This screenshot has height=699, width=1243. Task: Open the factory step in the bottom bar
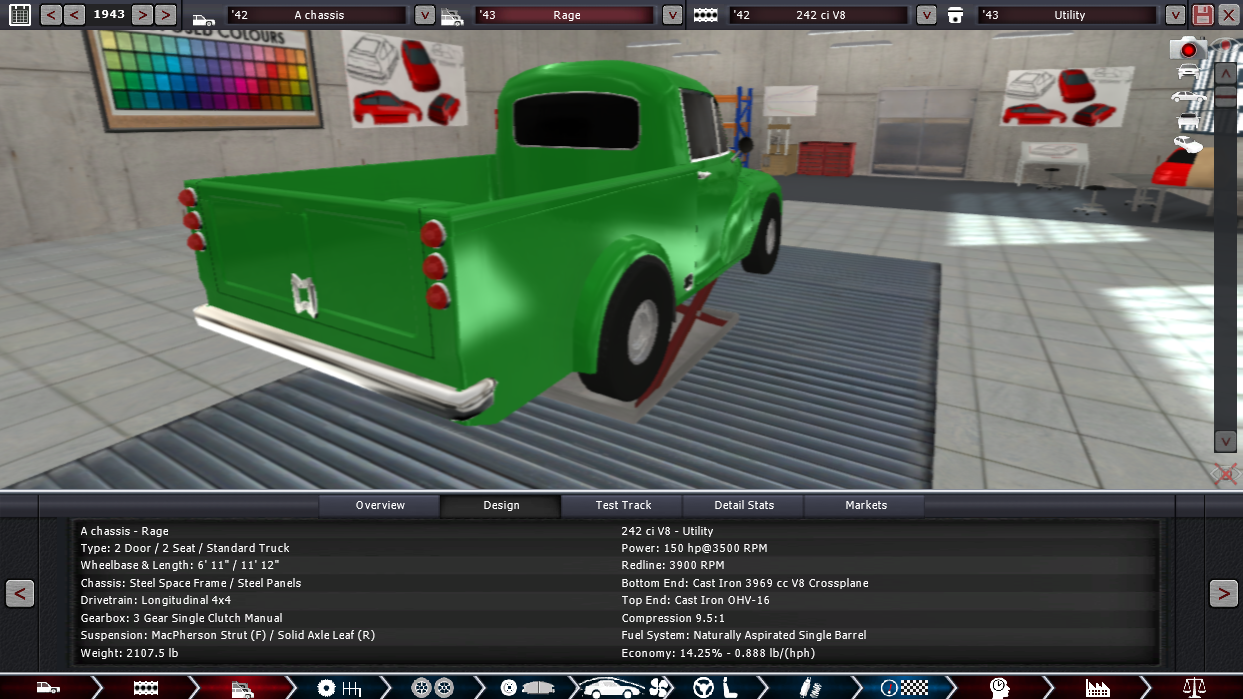coord(1098,688)
